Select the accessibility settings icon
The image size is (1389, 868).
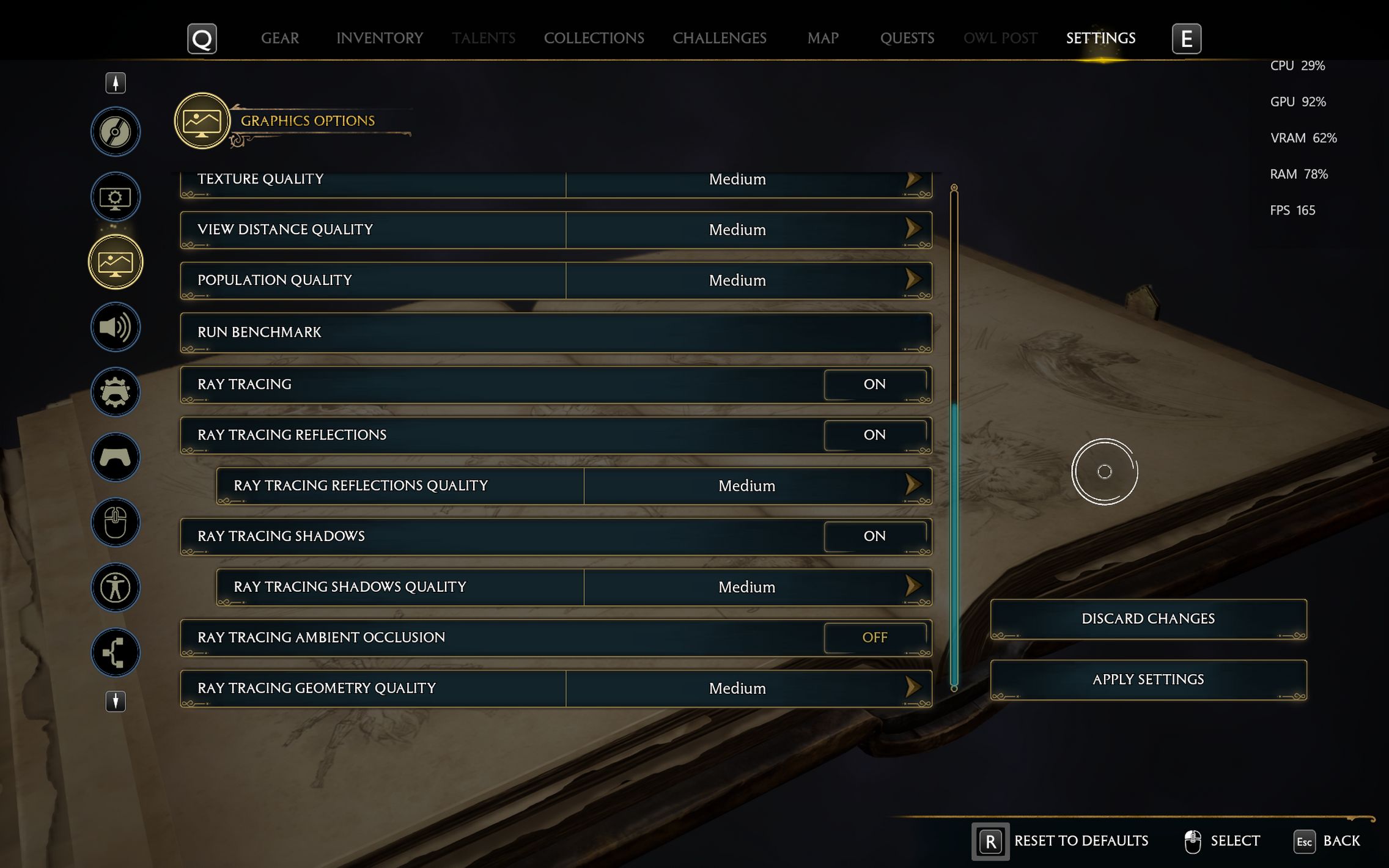(116, 587)
